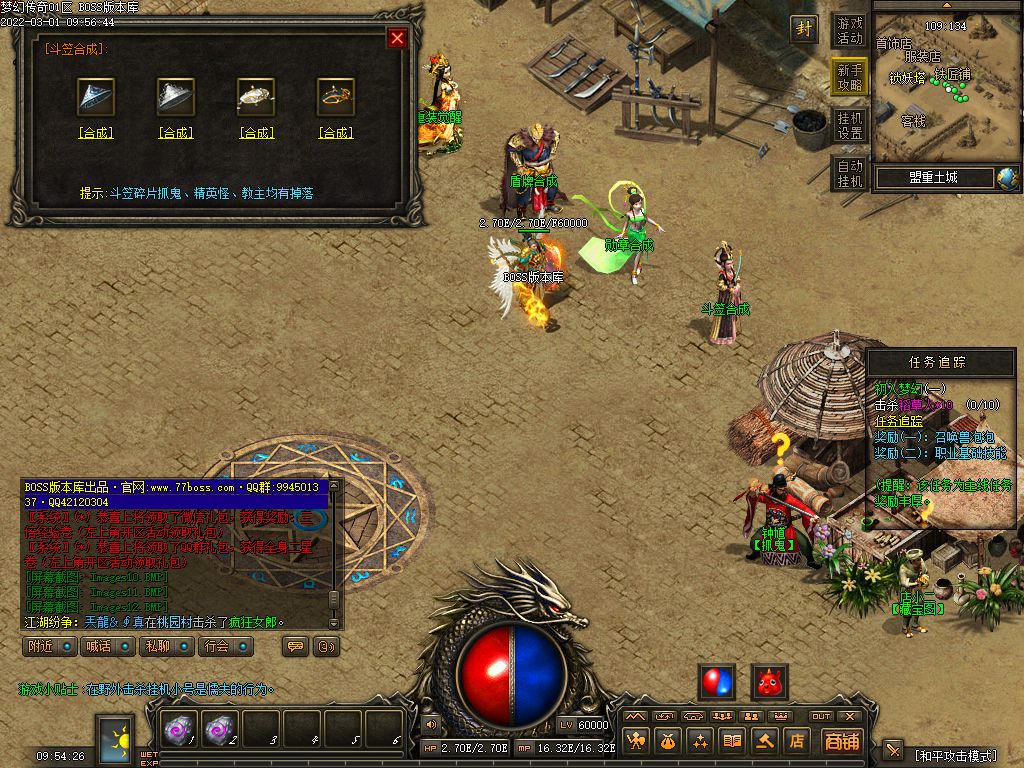
Task: Click the red demon pet icon
Action: [769, 682]
